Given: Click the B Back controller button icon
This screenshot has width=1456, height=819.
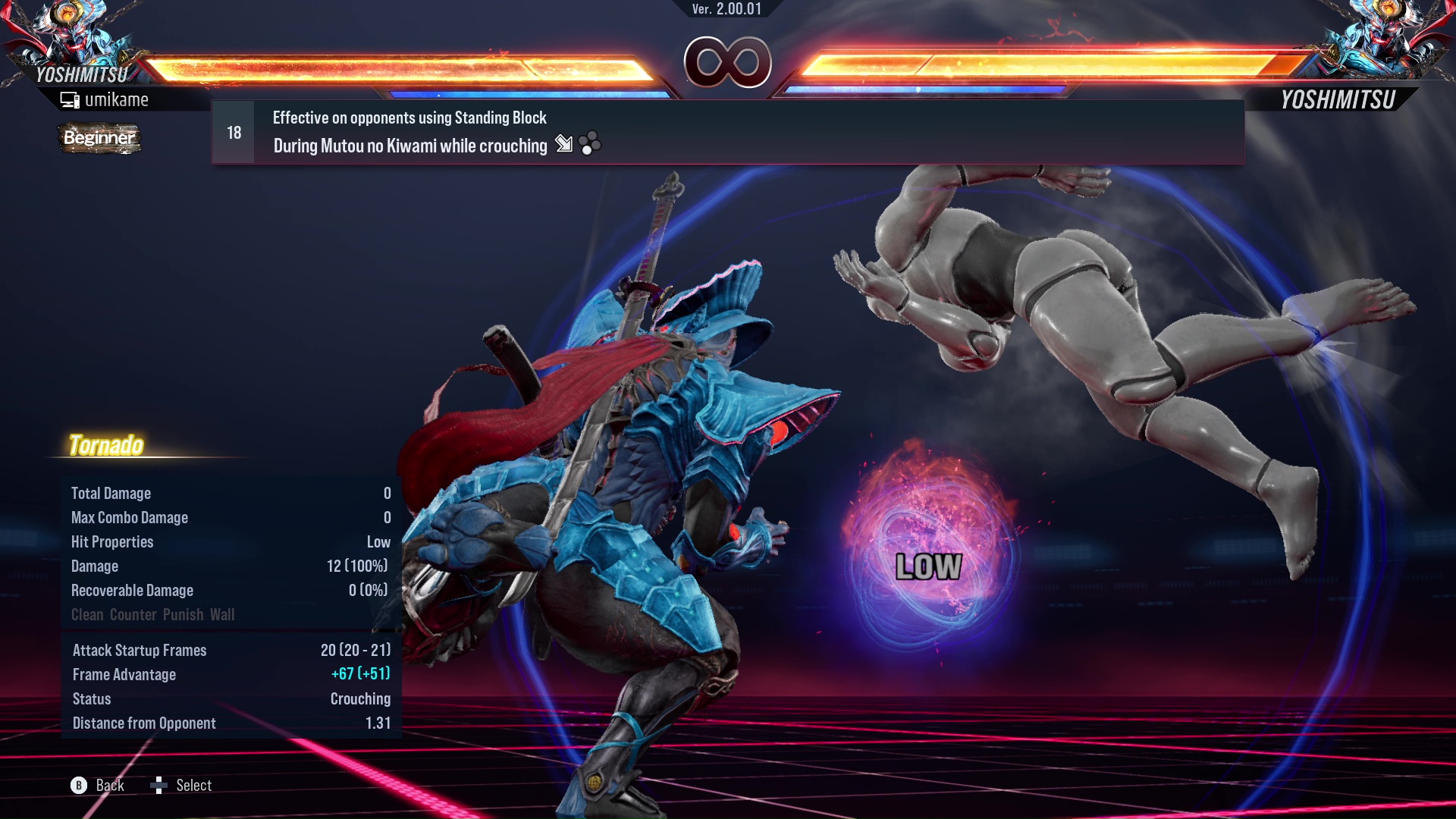Looking at the screenshot, I should click(x=78, y=786).
